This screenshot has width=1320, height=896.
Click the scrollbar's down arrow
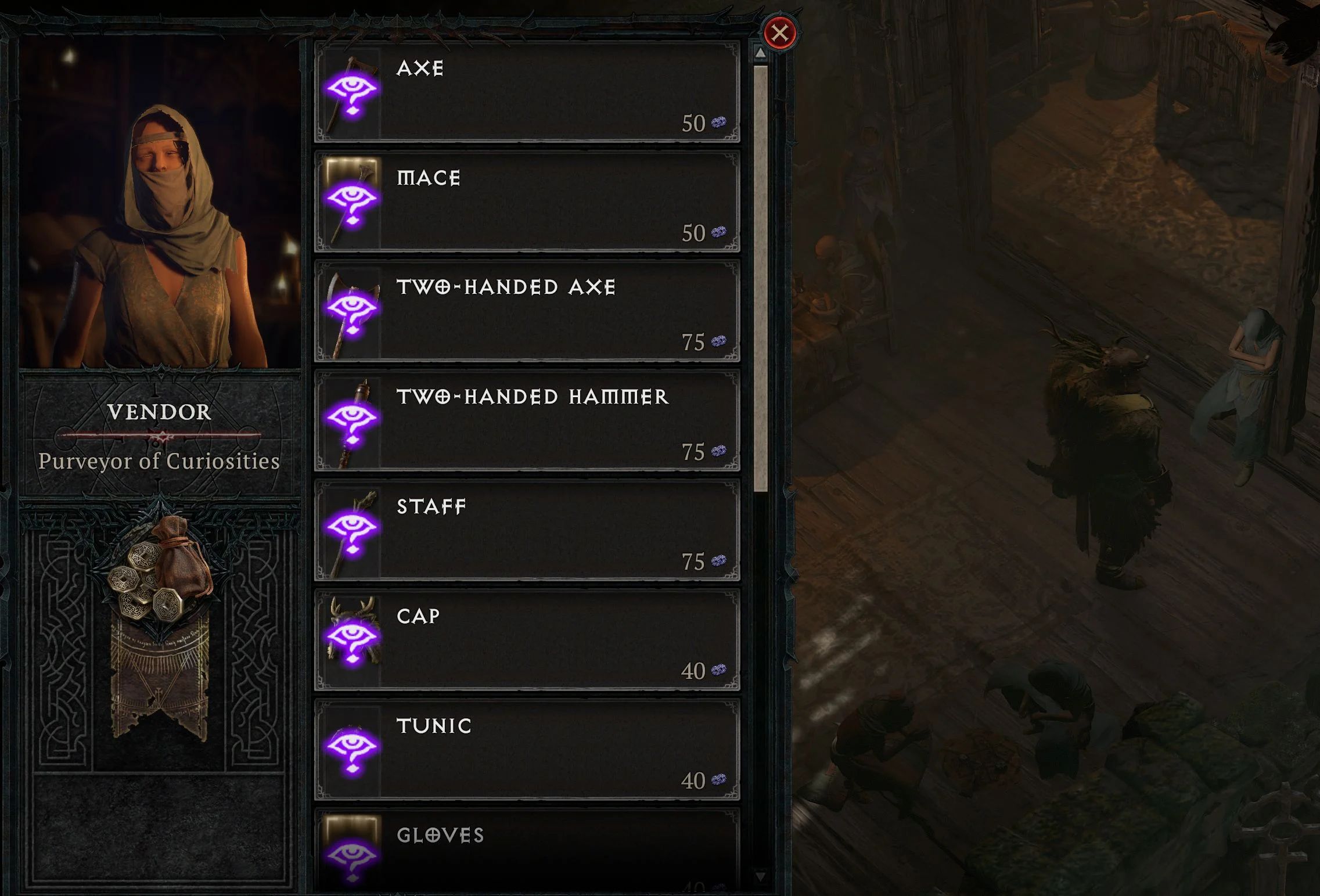[760, 875]
